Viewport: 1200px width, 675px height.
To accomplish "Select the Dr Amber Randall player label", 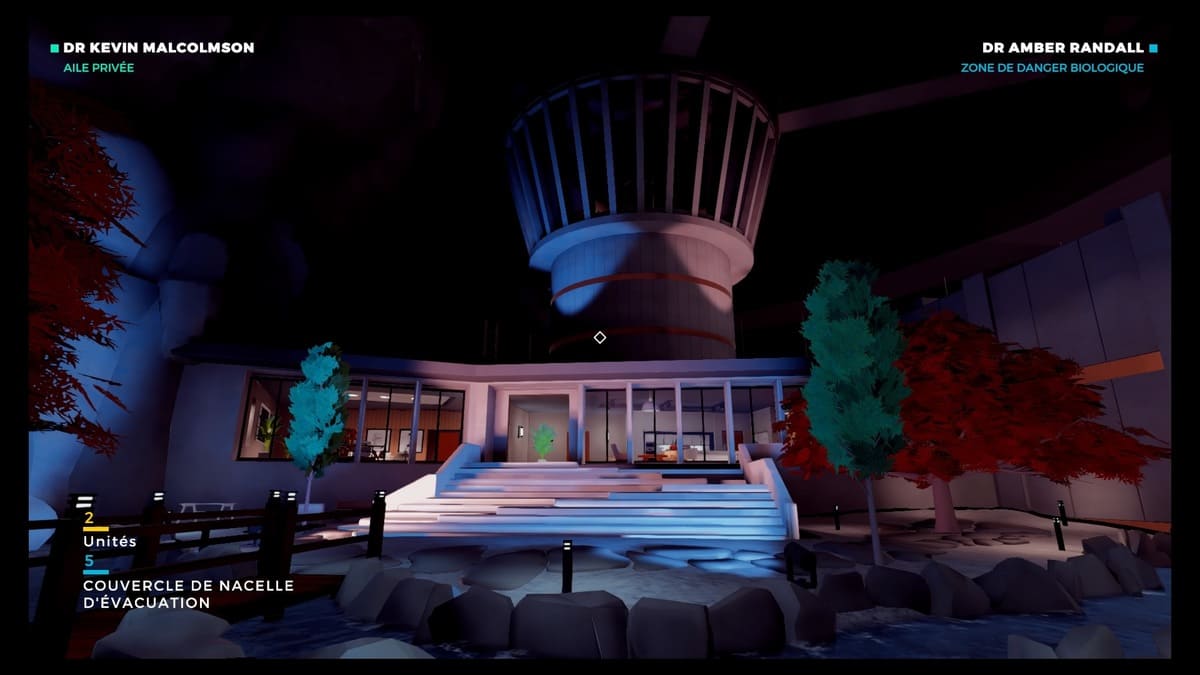I will (x=1062, y=47).
